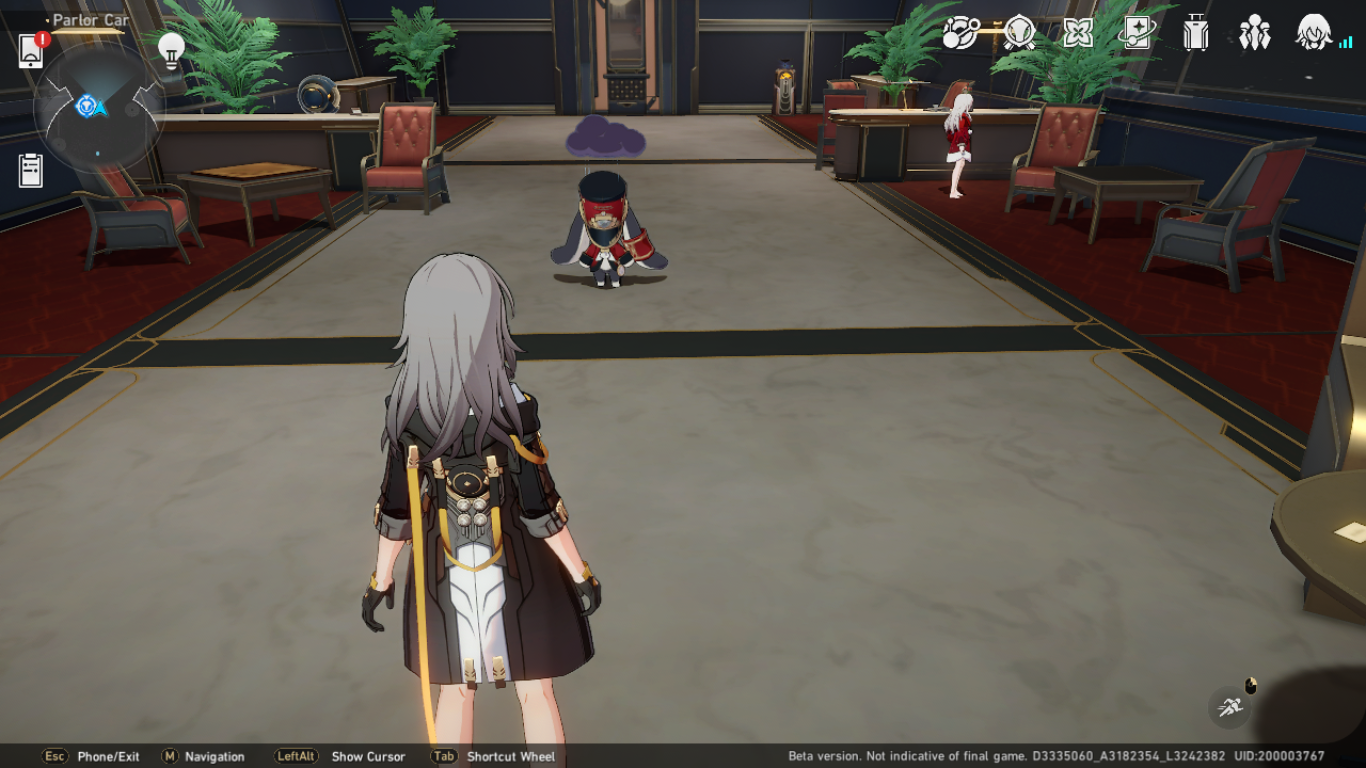The image size is (1366, 768).
Task: Open your character profile portrait
Action: (x=1312, y=33)
